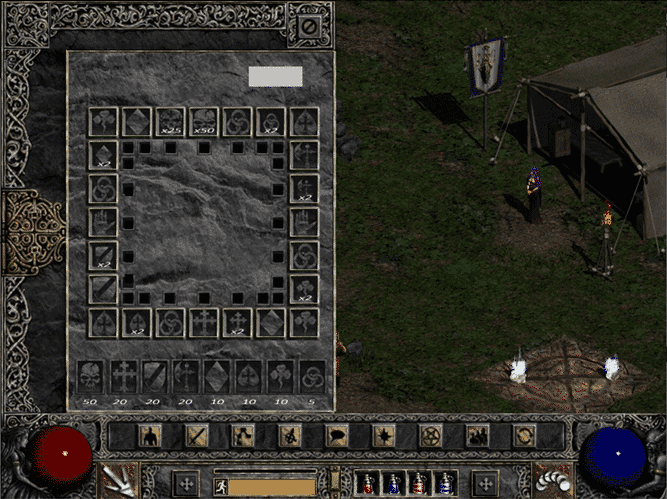Select the left-click attack skill icon
667x499 pixels.
pos(118,481)
